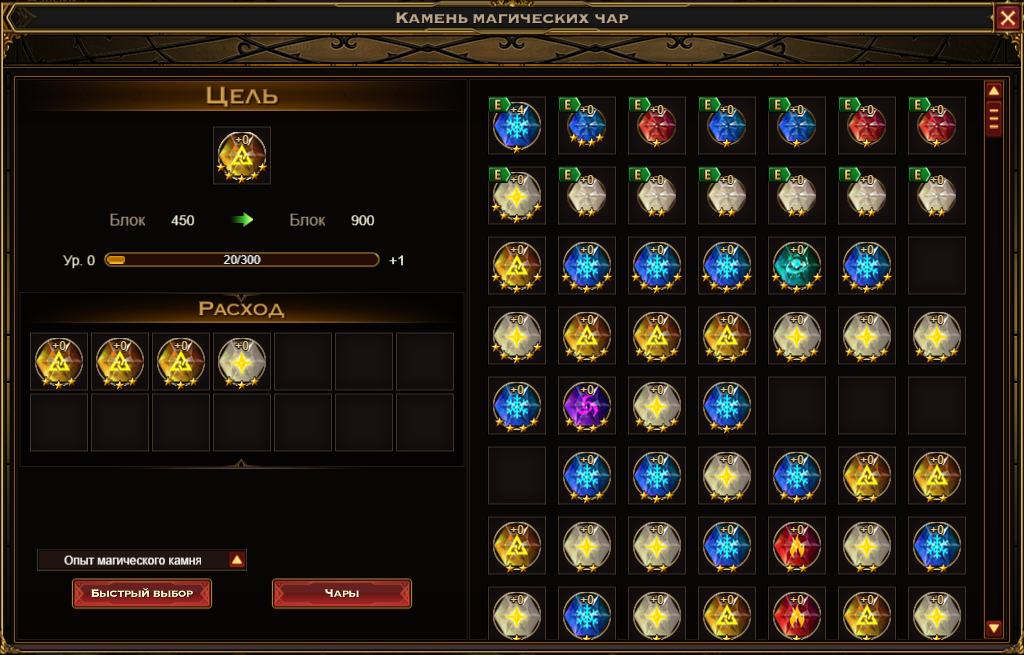Viewport: 1024px width, 655px height.
Task: Close the magic charm stone window
Action: pyautogui.click(x=1006, y=17)
